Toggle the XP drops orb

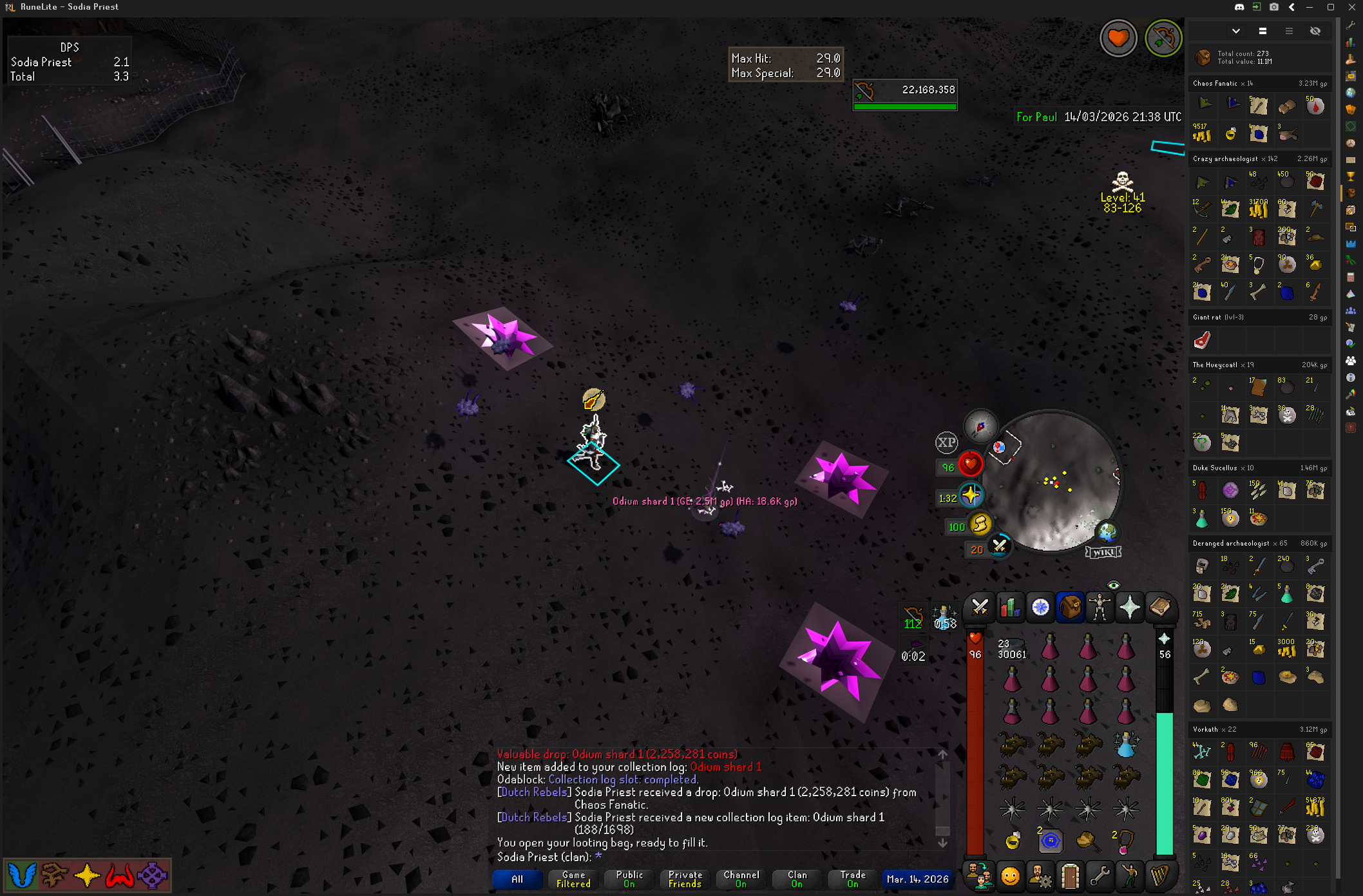pos(946,443)
